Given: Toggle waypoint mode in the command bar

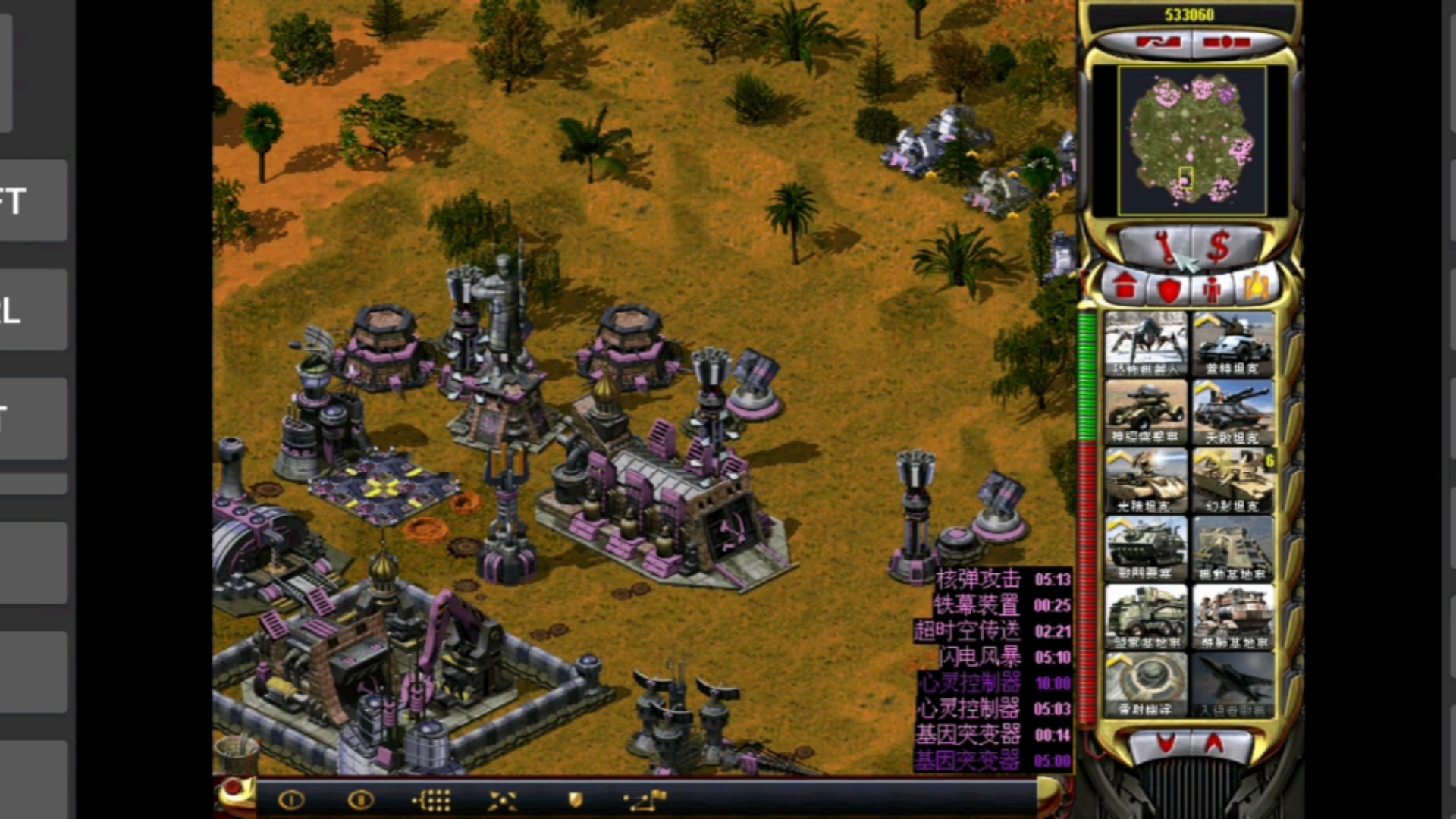Looking at the screenshot, I should coord(644,800).
